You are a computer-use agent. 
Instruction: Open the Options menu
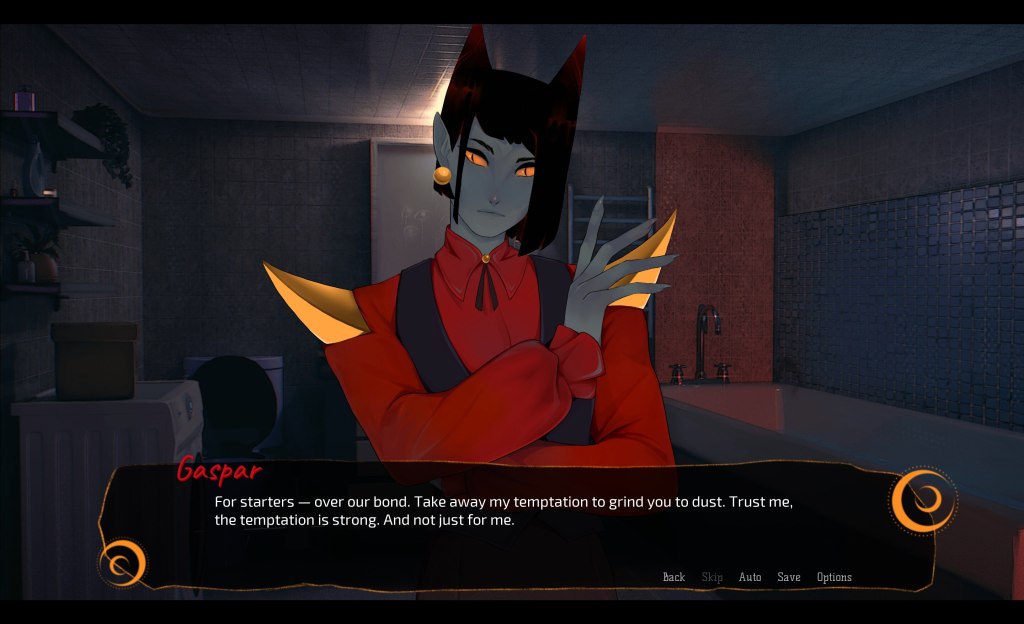click(834, 577)
